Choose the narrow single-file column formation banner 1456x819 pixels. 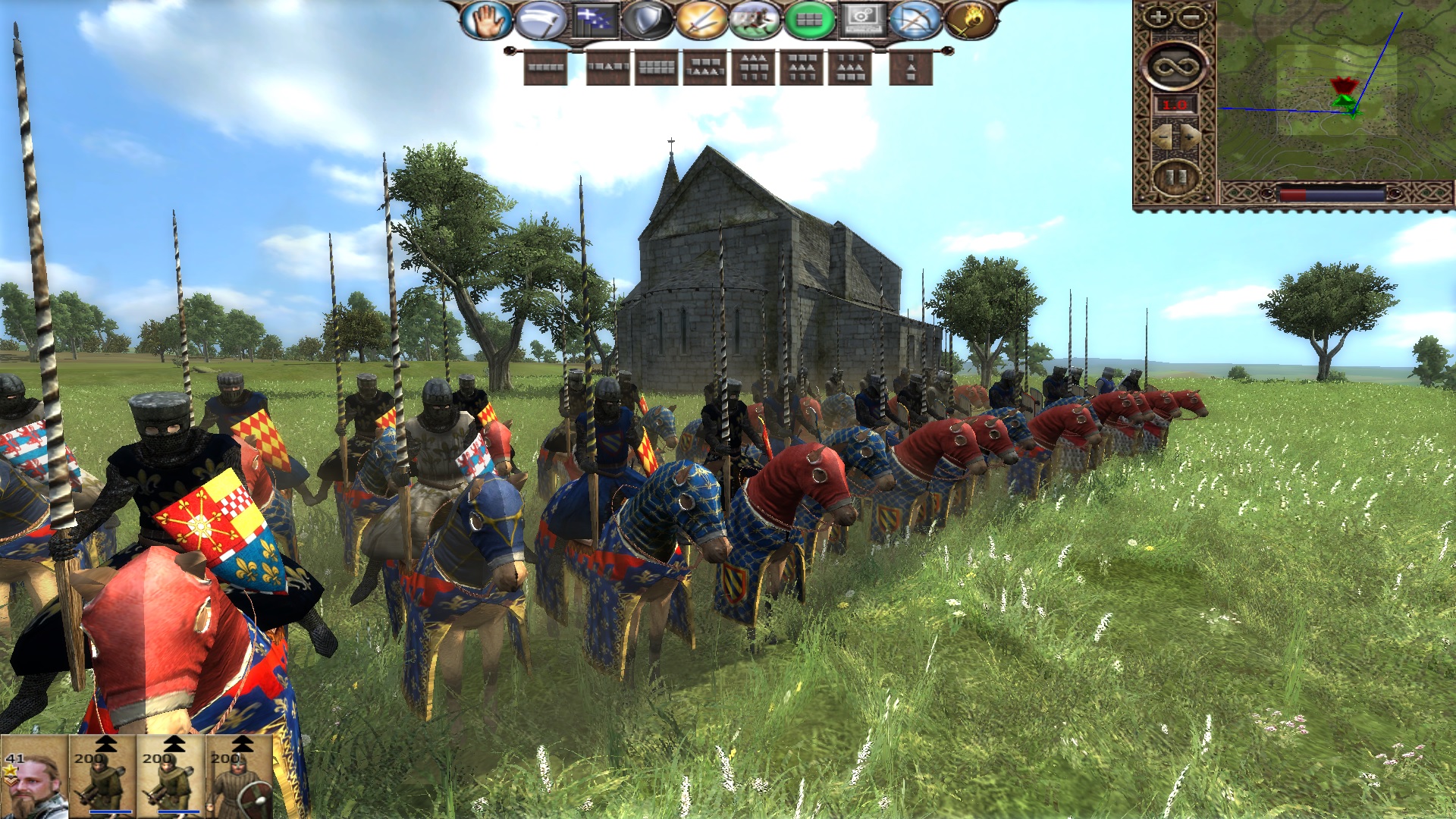pyautogui.click(x=911, y=68)
